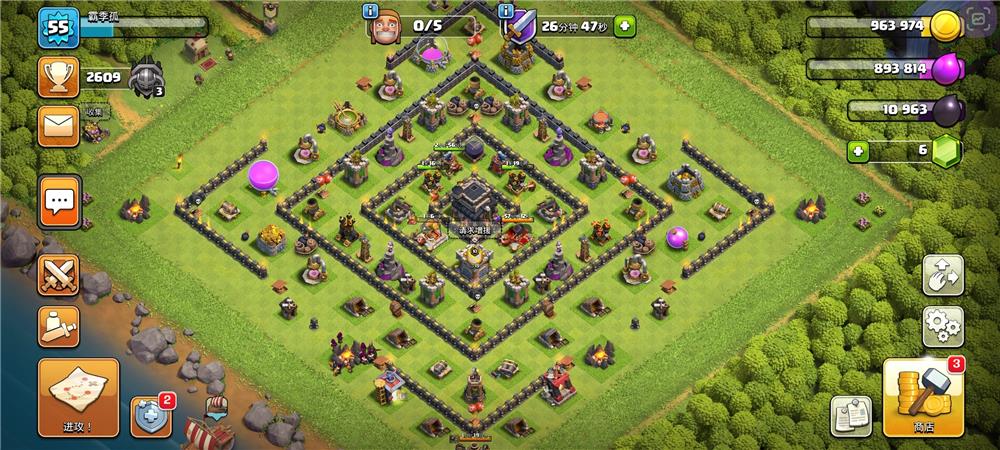Open the gear settings button
Screen dimensions: 1000x450
942,326
